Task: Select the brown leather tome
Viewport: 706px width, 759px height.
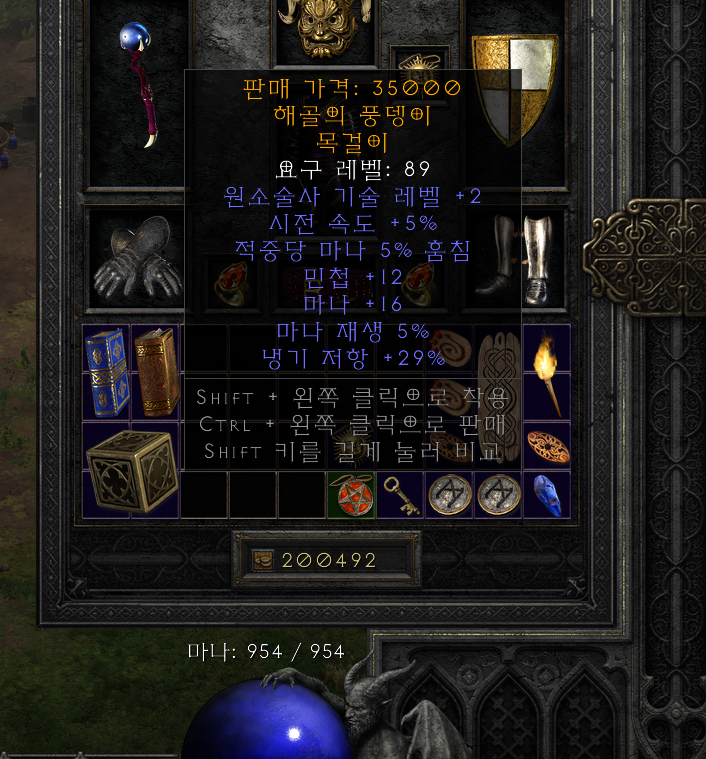Action: click(156, 371)
